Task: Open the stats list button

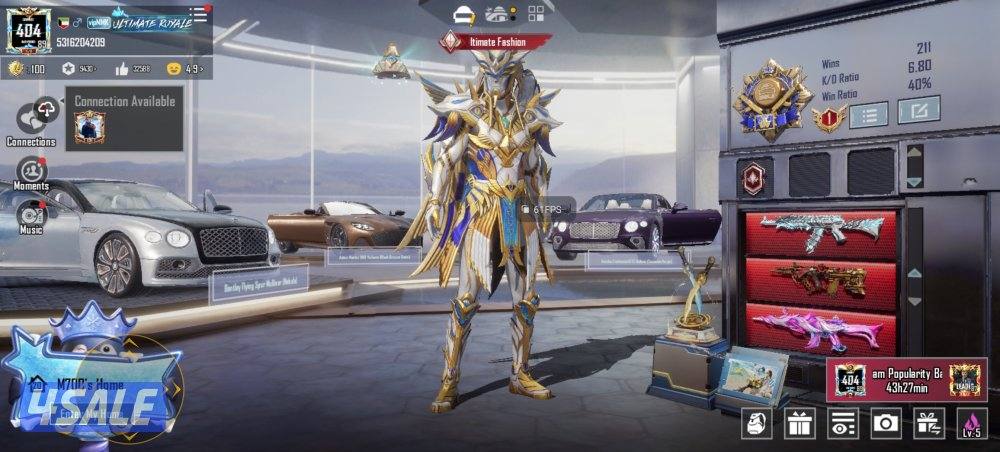Action: [868, 114]
